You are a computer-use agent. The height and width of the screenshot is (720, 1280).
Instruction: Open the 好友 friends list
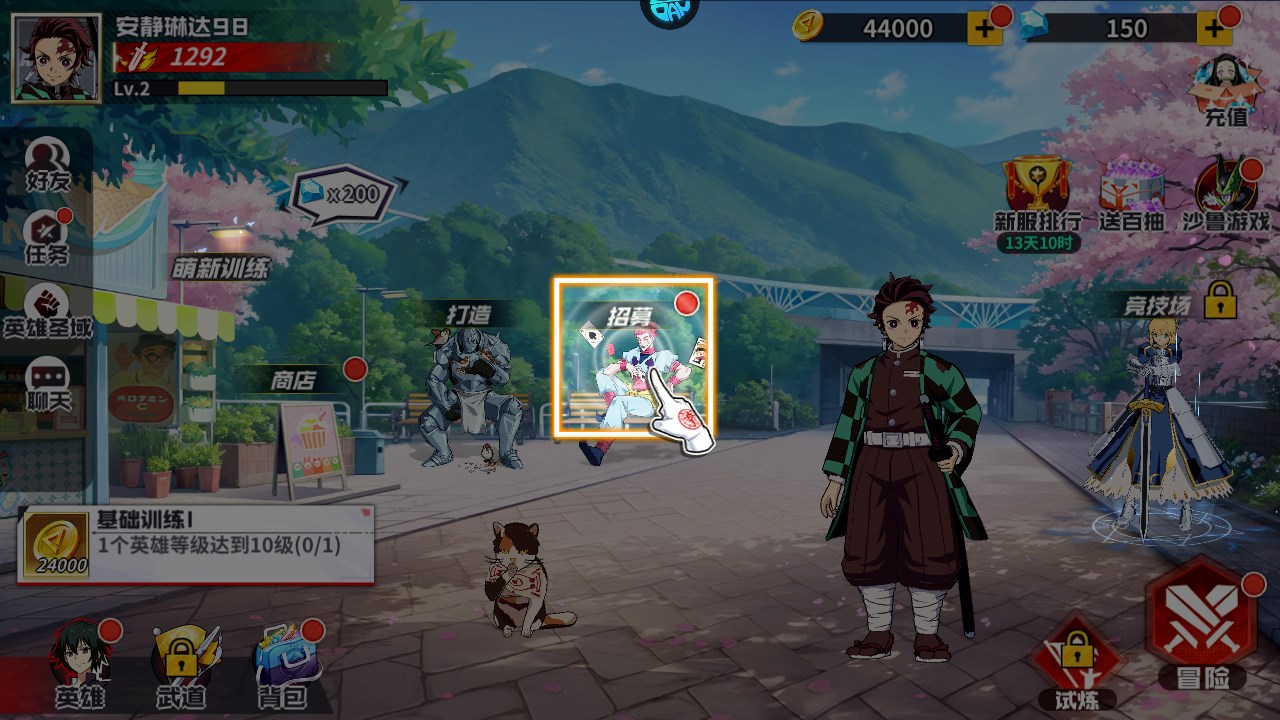(x=47, y=165)
